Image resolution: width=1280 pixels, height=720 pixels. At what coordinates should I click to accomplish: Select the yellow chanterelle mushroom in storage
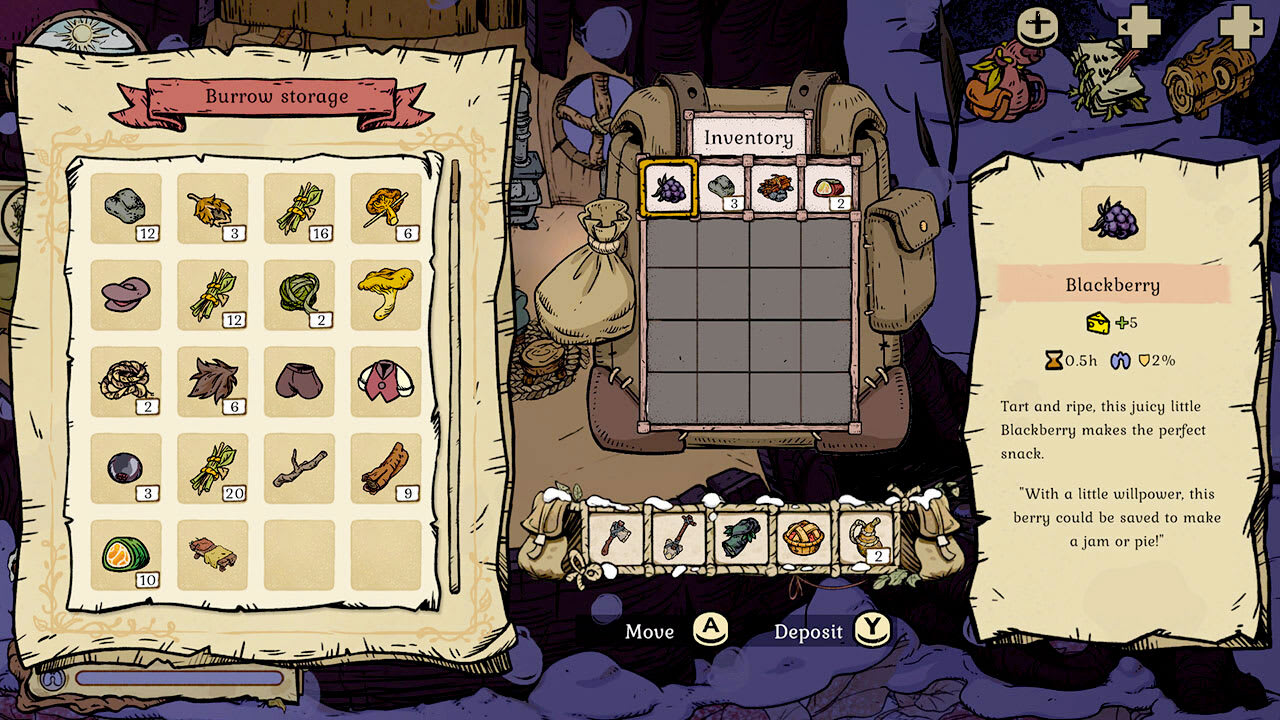click(x=387, y=295)
